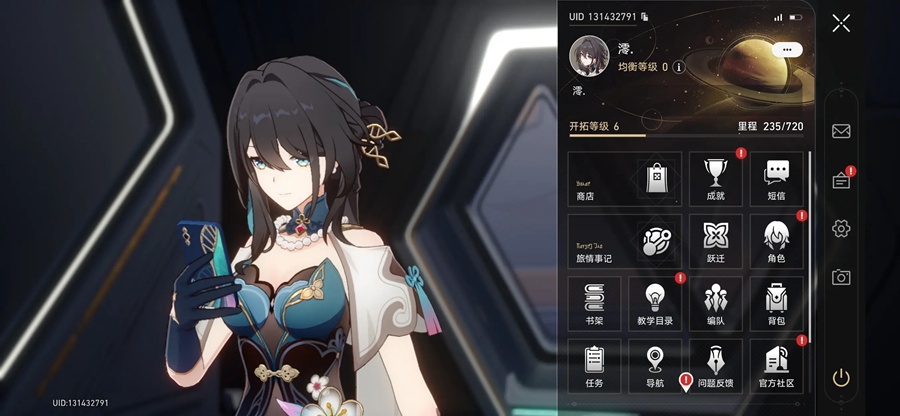Open 问题反馈 feedback
Image resolution: width=900 pixels, height=416 pixels.
[x=715, y=366]
